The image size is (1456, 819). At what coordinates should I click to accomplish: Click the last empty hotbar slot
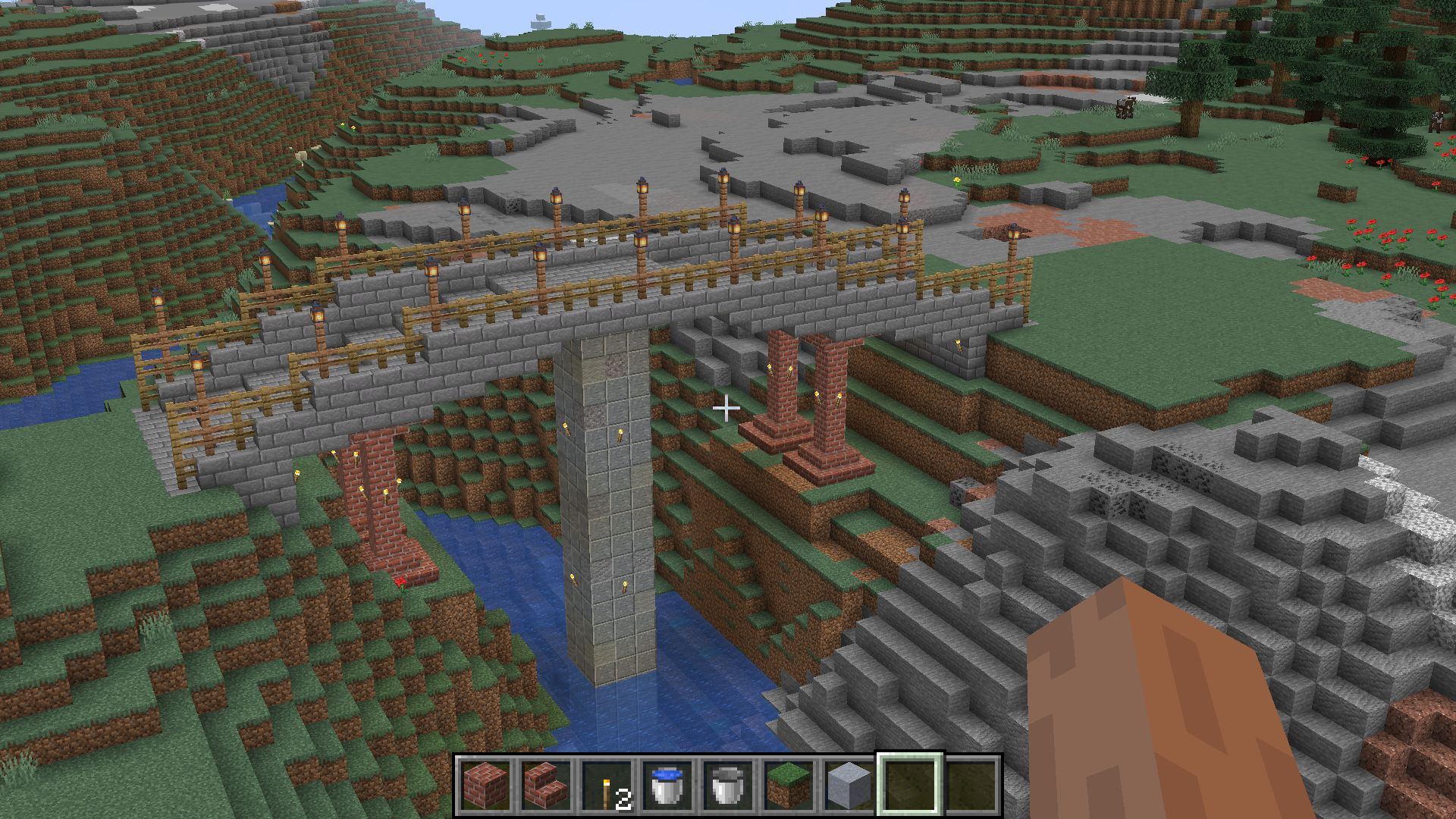[971, 786]
